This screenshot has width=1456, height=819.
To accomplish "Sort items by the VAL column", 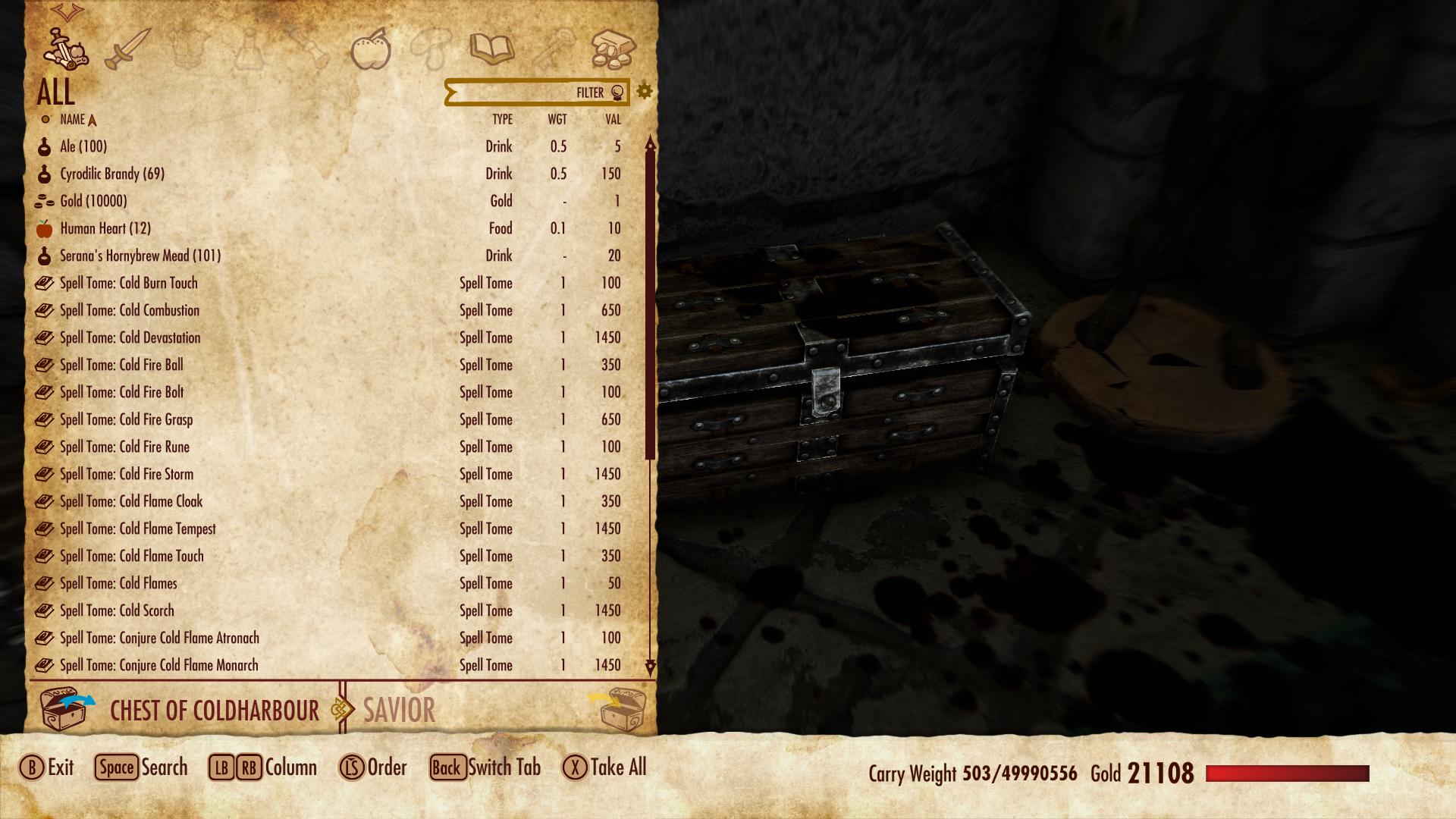I will (611, 119).
